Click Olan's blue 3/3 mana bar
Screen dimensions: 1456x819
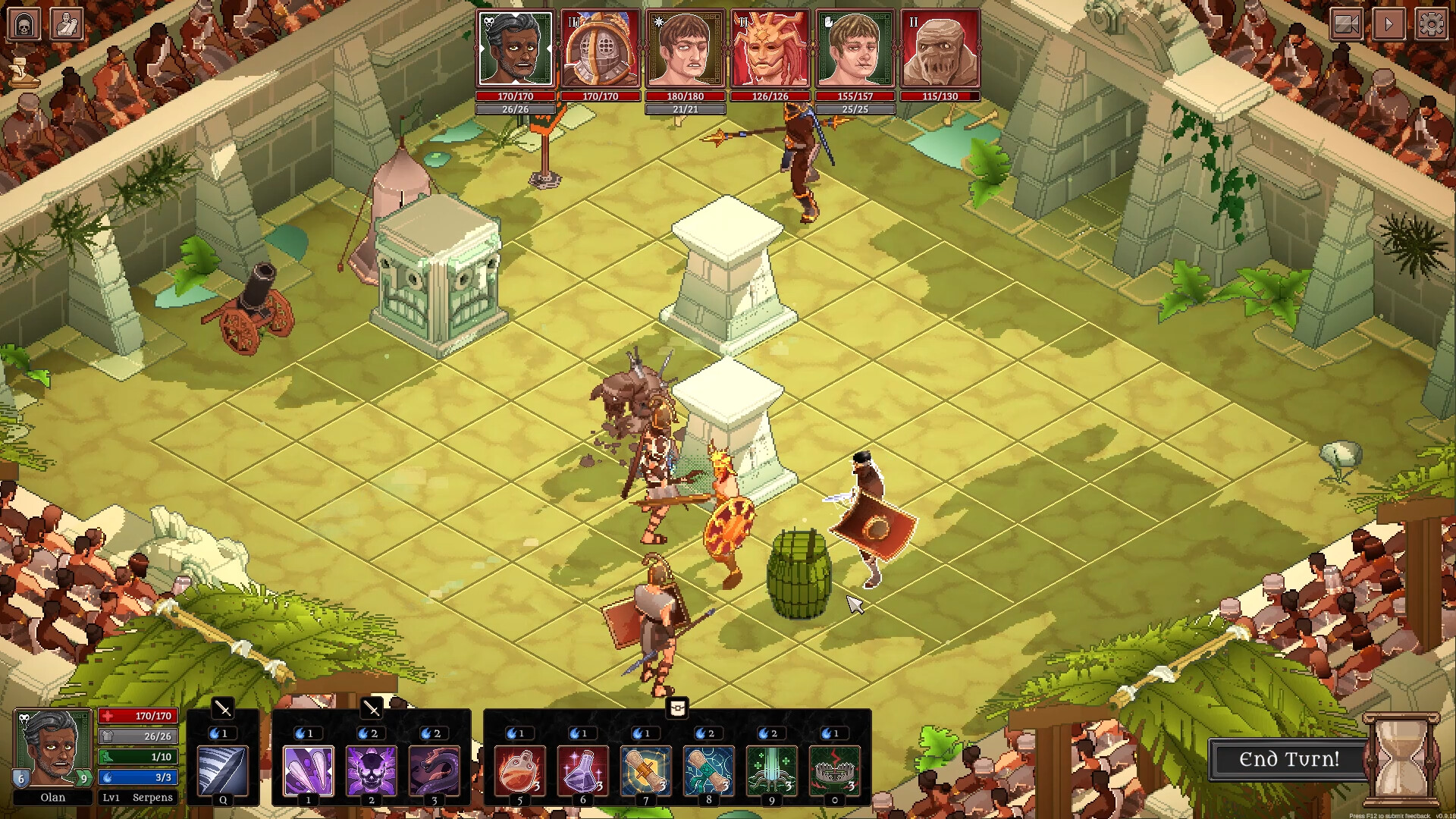click(x=138, y=777)
